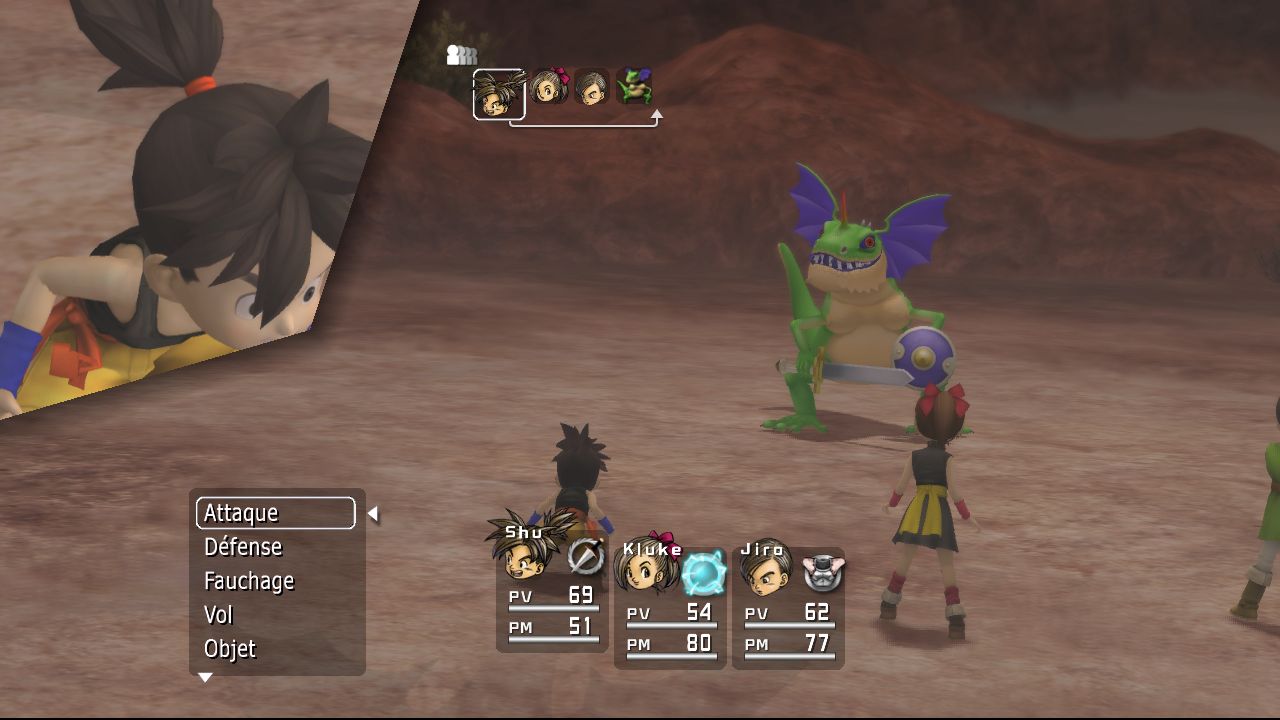Select the Attaque command
1280x720 pixels.
pos(275,513)
